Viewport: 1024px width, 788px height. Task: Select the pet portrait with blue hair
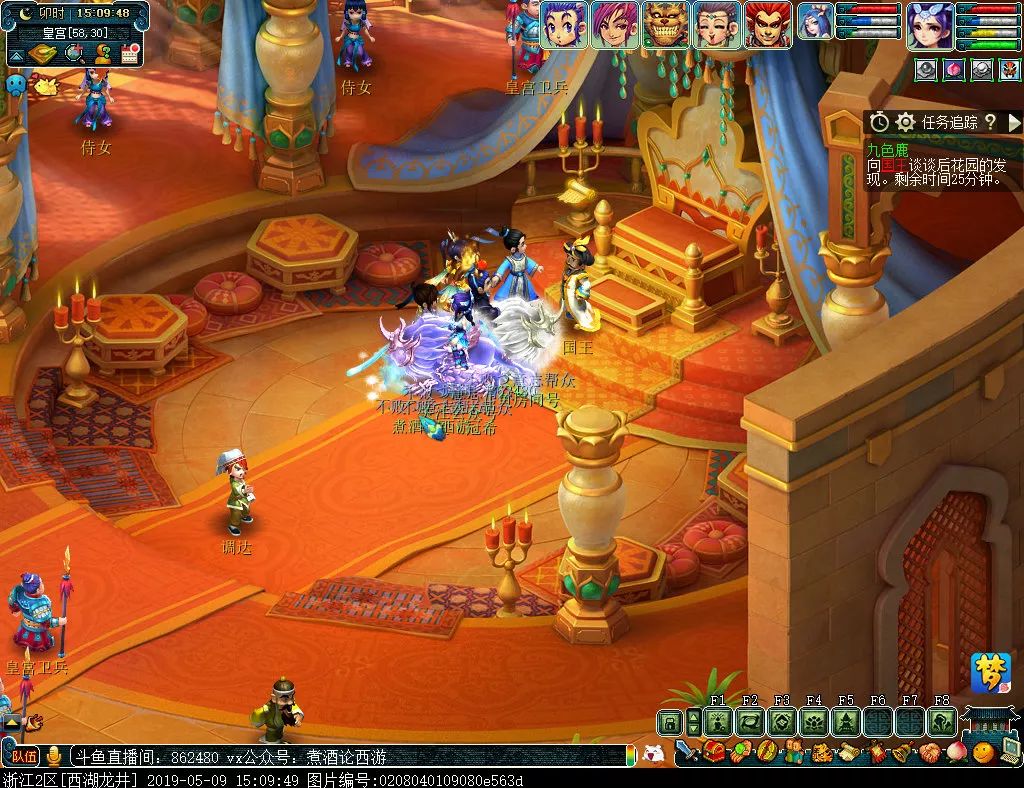point(815,22)
